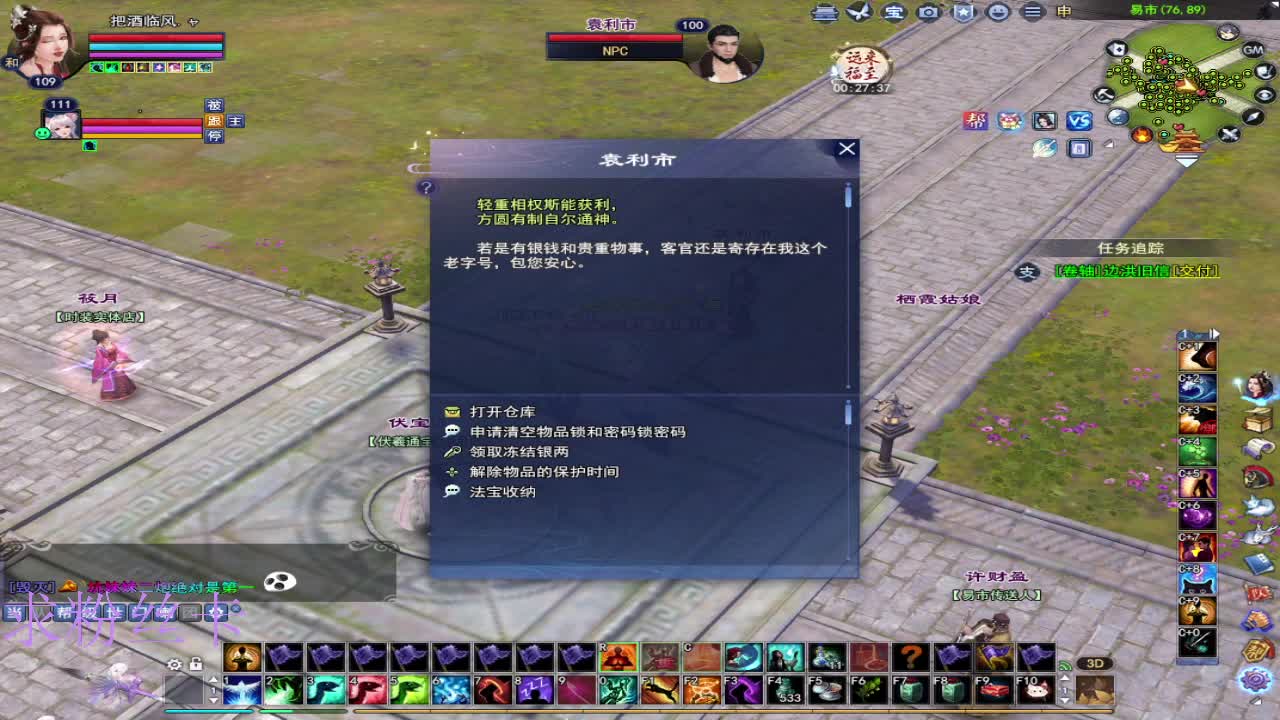1280x720 pixels.
Task: Click the emoji face icon in top bar
Action: point(997,12)
